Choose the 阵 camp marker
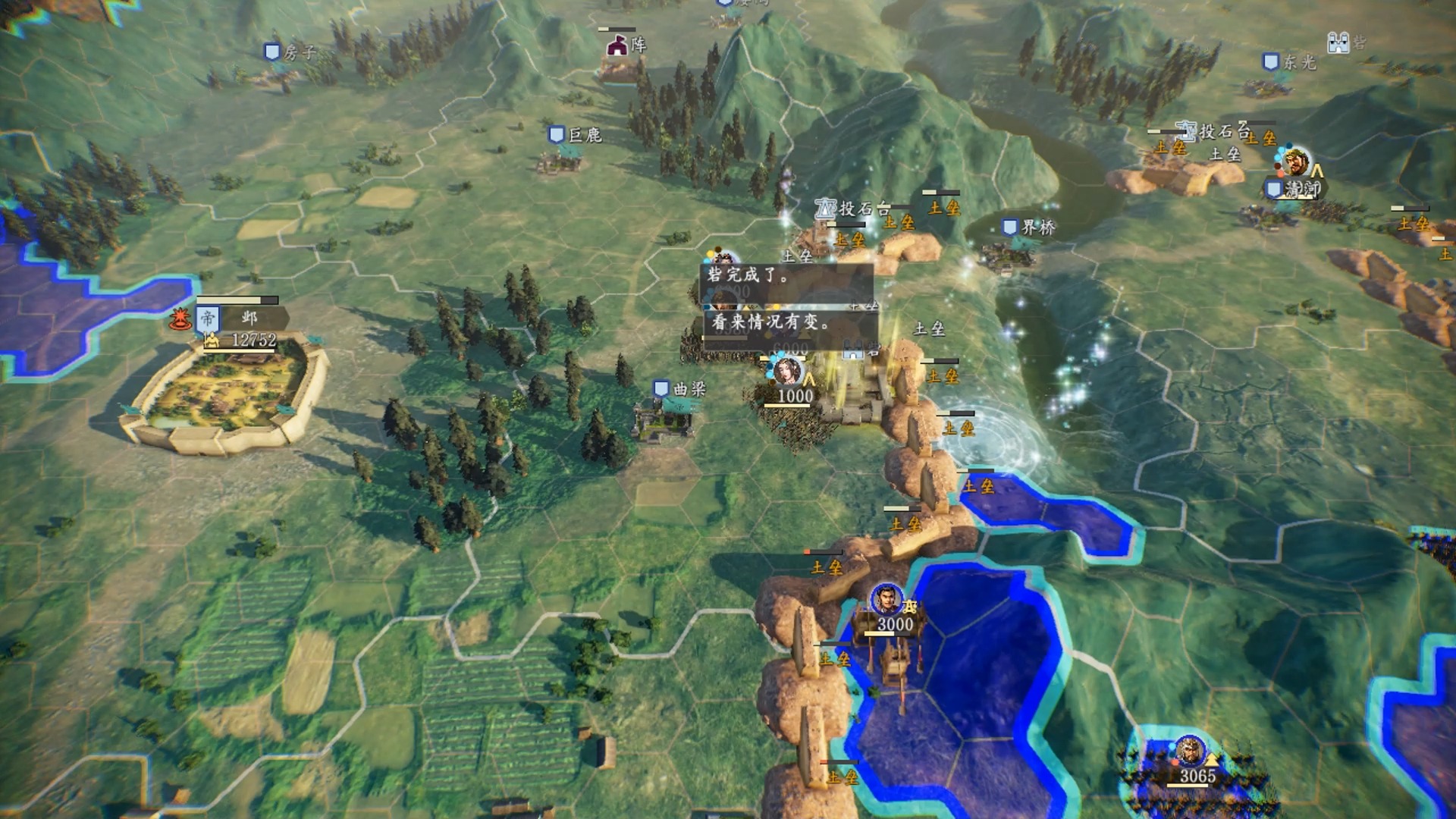The image size is (1456, 819). [x=626, y=45]
